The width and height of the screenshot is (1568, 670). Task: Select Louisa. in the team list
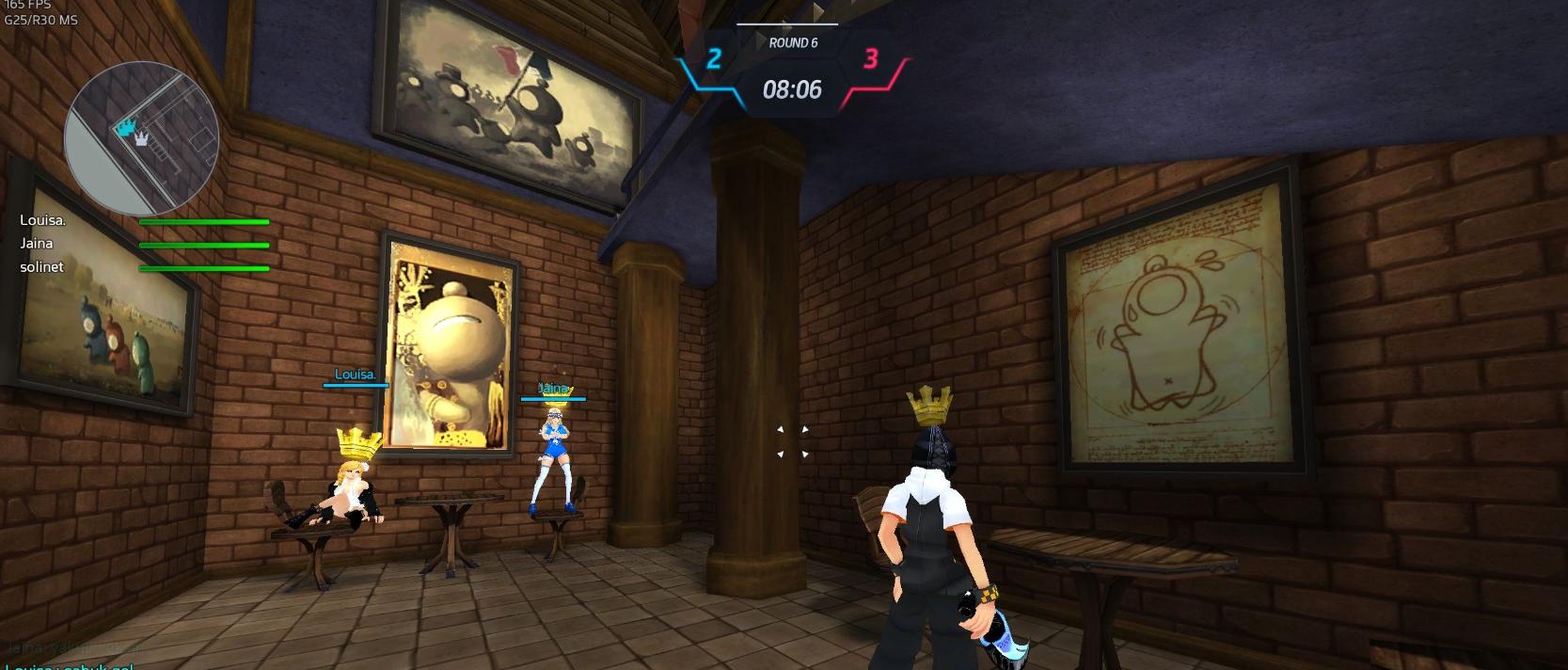43,220
